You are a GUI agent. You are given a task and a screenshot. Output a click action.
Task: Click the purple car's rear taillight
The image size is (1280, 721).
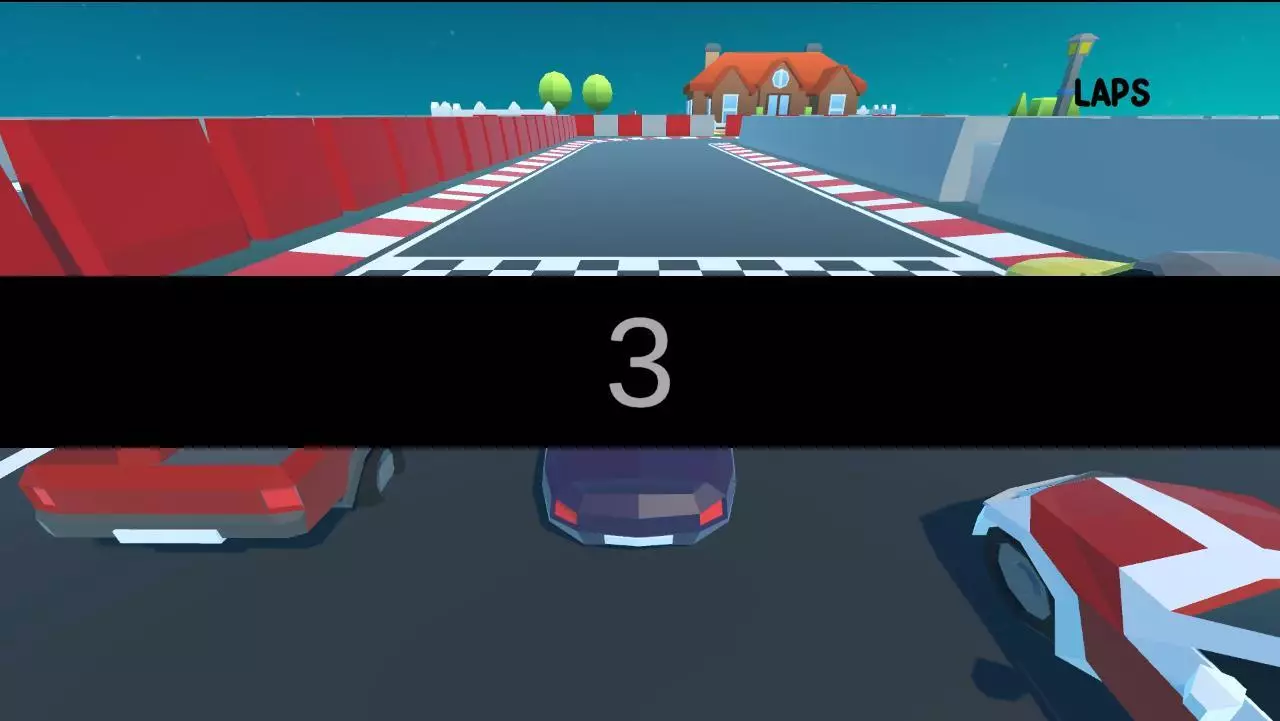coord(710,511)
